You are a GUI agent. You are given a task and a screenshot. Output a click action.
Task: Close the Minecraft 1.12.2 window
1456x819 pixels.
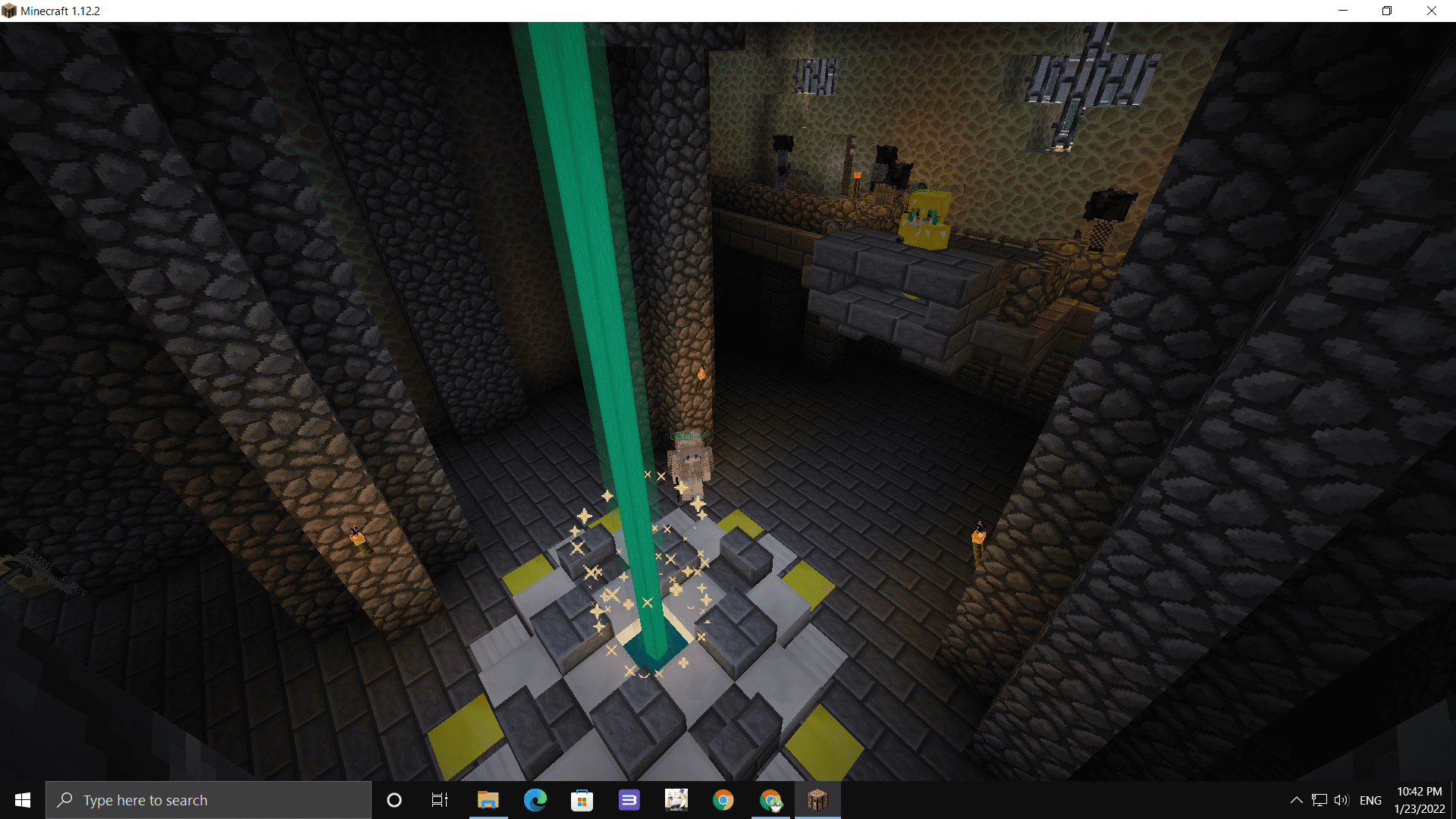pos(1431,11)
